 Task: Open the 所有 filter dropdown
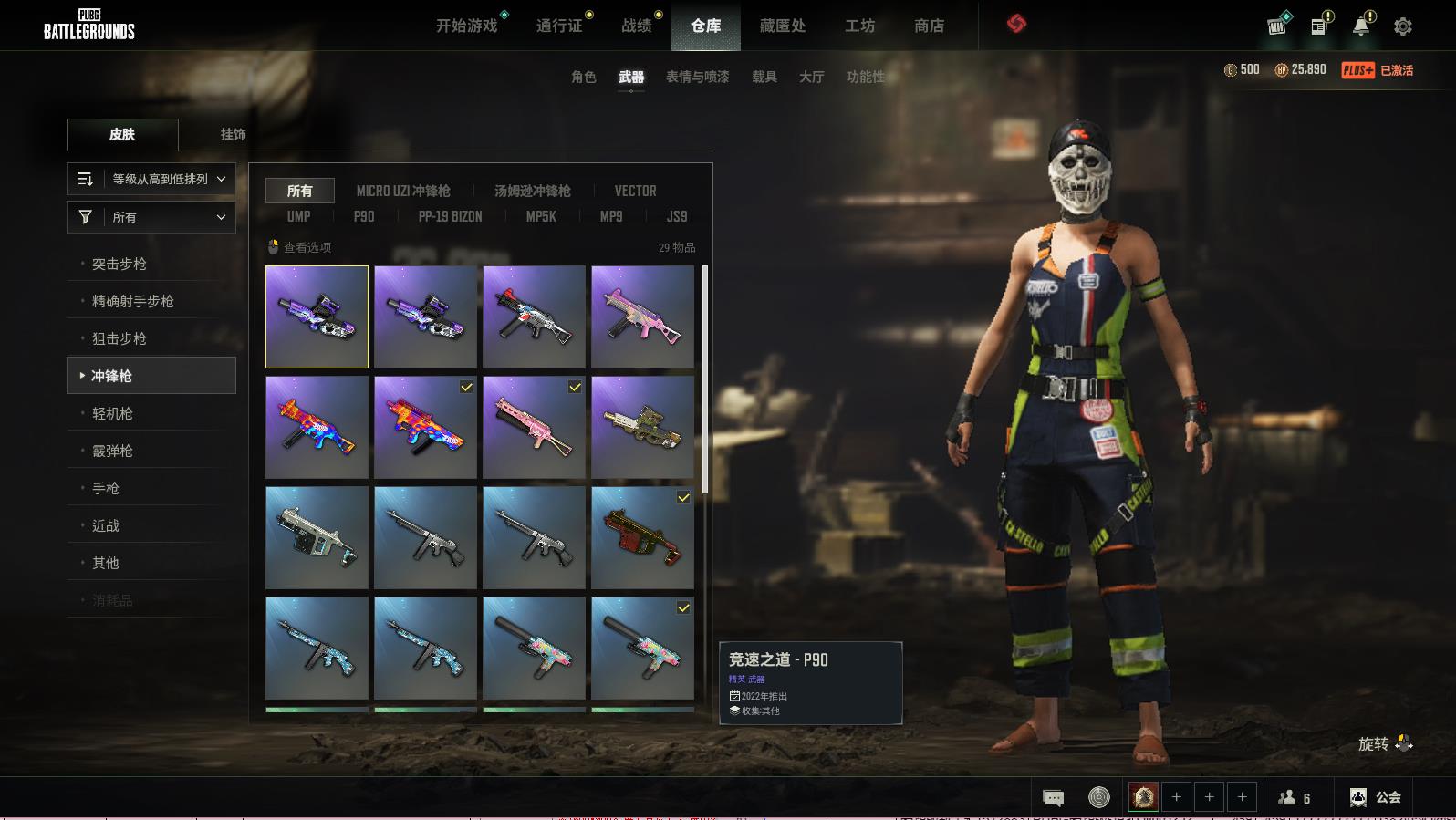click(x=151, y=217)
